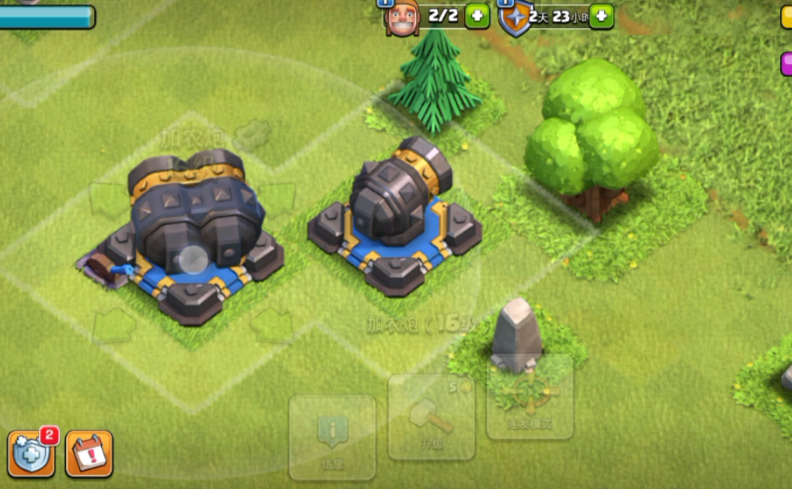This screenshot has height=489, width=792.
Task: Click the green plus beside builders 2/2
Action: [x=477, y=16]
